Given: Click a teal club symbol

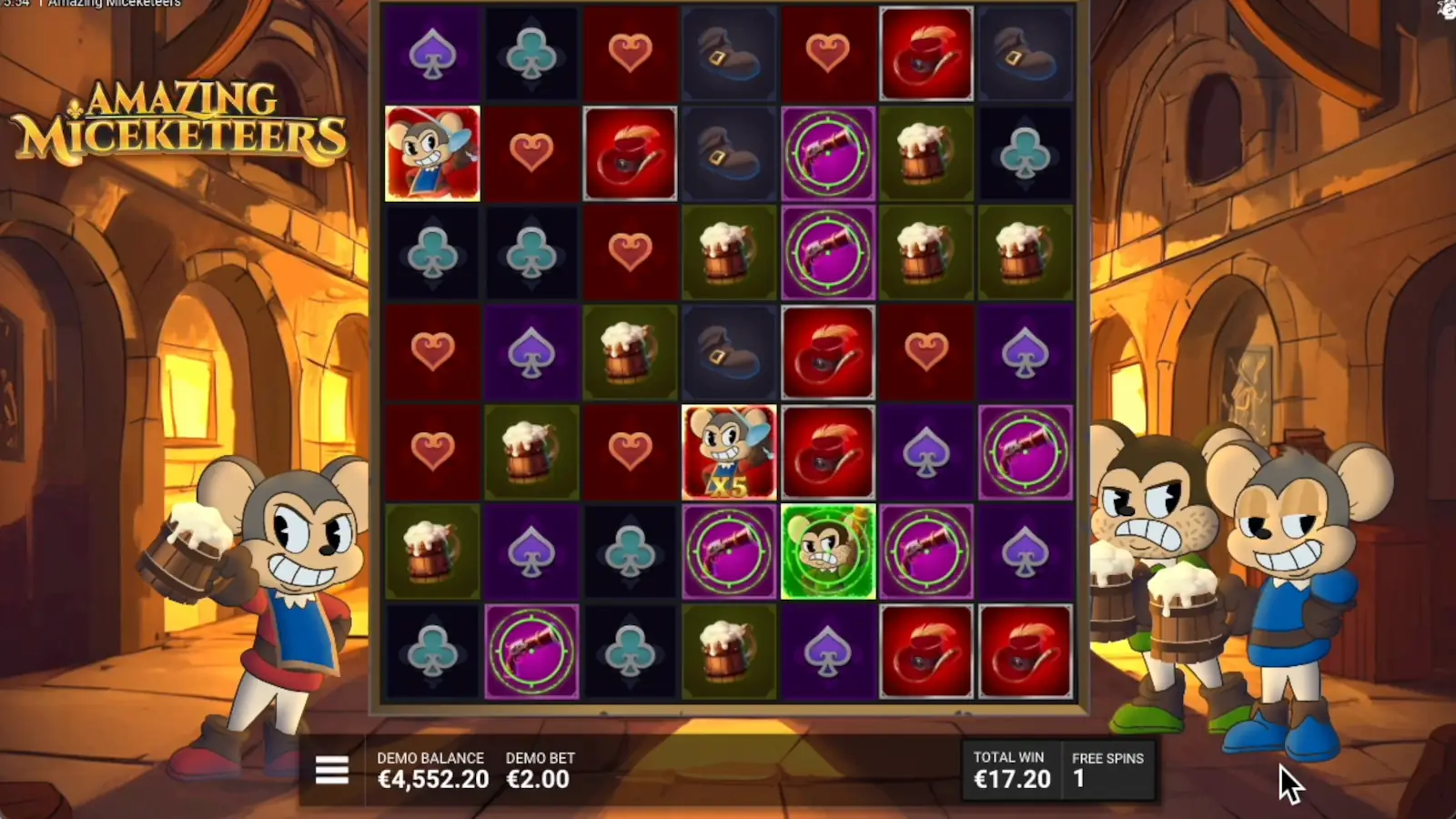Looking at the screenshot, I should coord(531,51).
